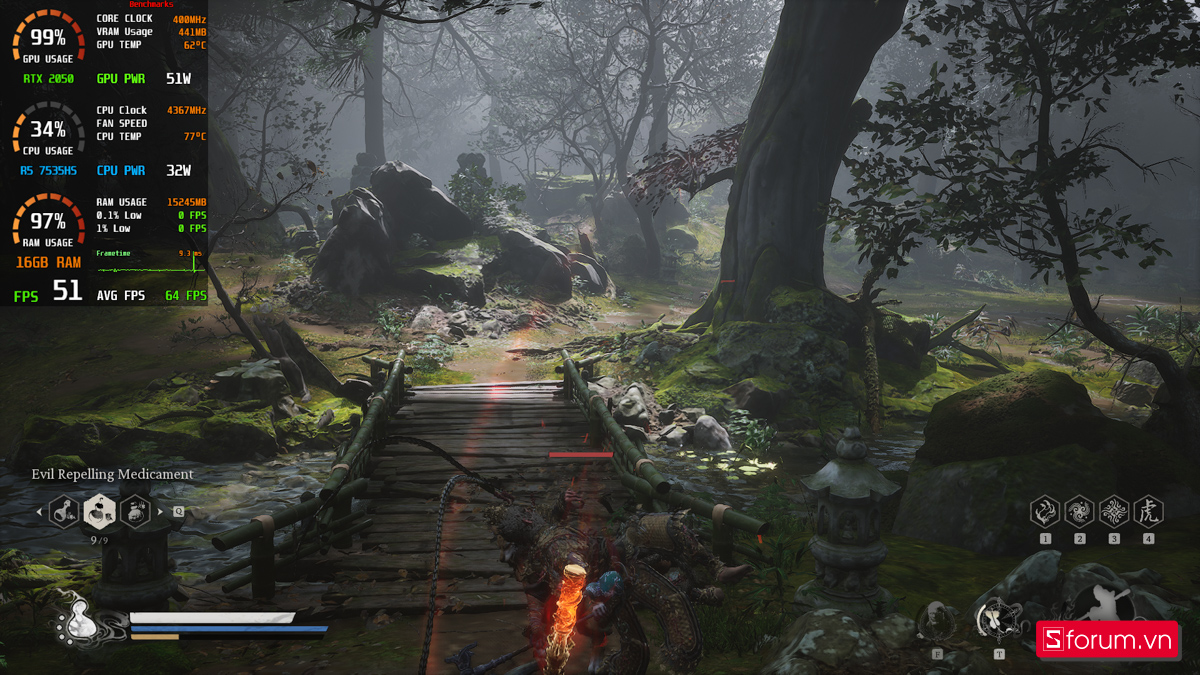Image resolution: width=1200 pixels, height=675 pixels.
Task: Choose the flask item left of the selected slot
Action: point(64,512)
